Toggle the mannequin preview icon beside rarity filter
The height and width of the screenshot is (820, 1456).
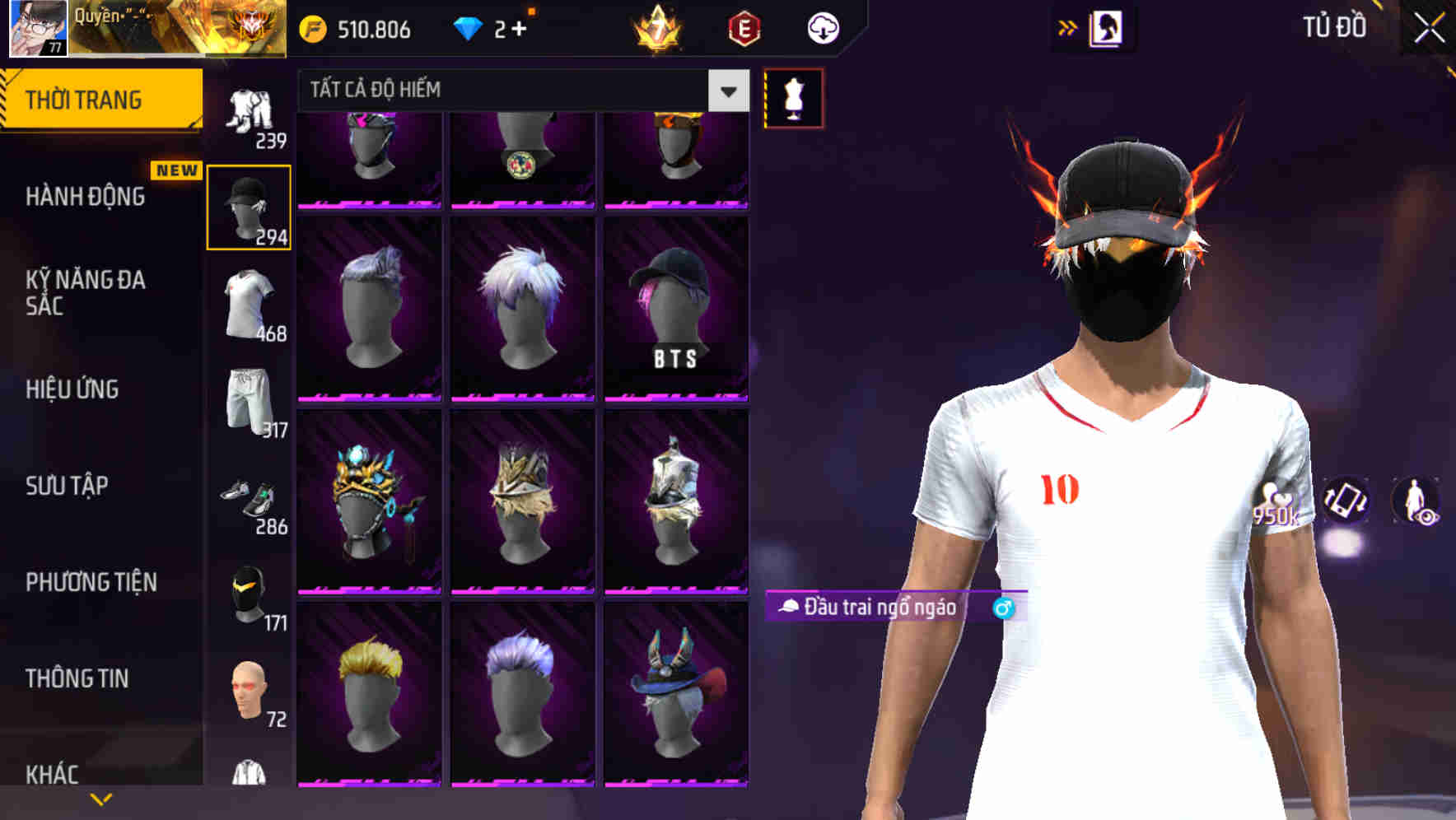click(793, 97)
